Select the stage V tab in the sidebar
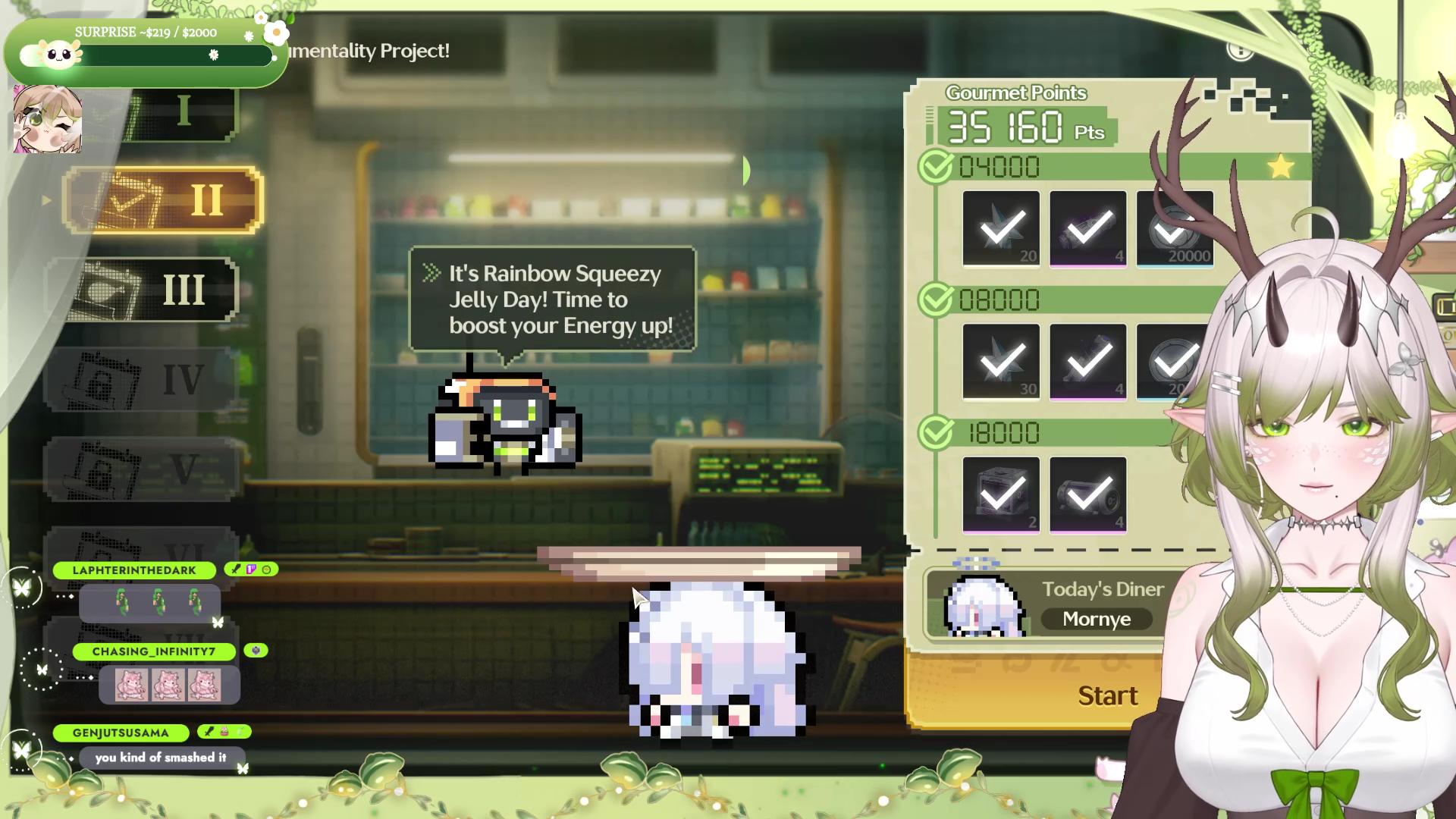The height and width of the screenshot is (819, 1456). click(x=140, y=469)
